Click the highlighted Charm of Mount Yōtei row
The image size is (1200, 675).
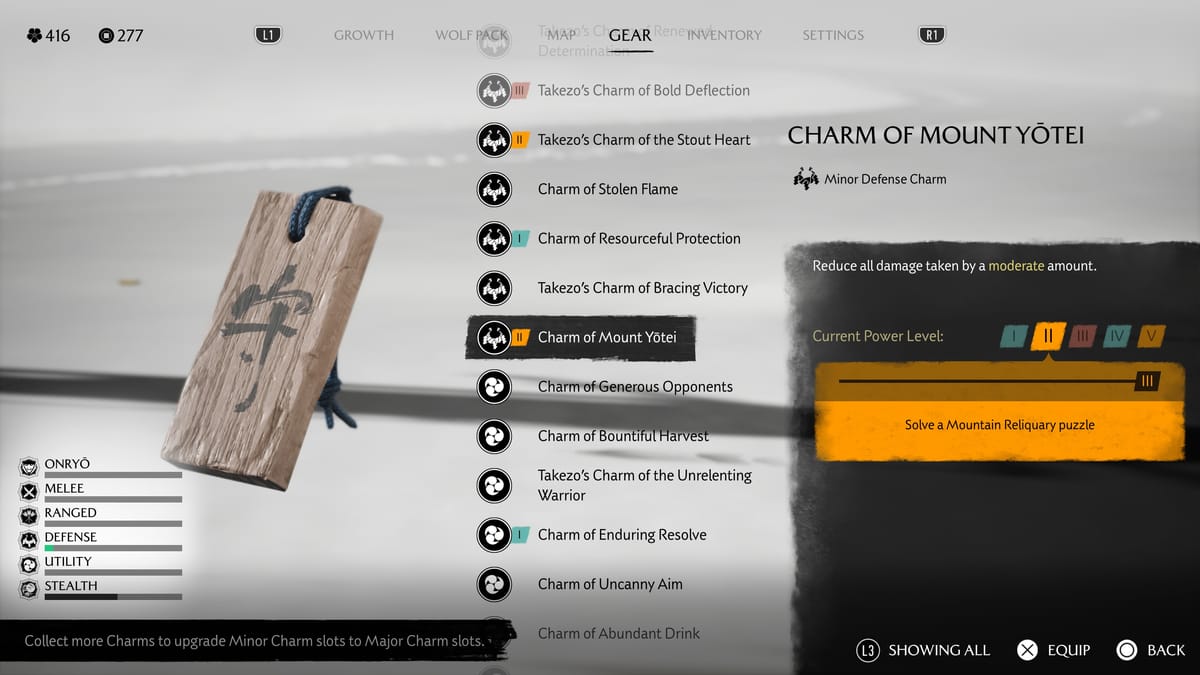click(606, 337)
